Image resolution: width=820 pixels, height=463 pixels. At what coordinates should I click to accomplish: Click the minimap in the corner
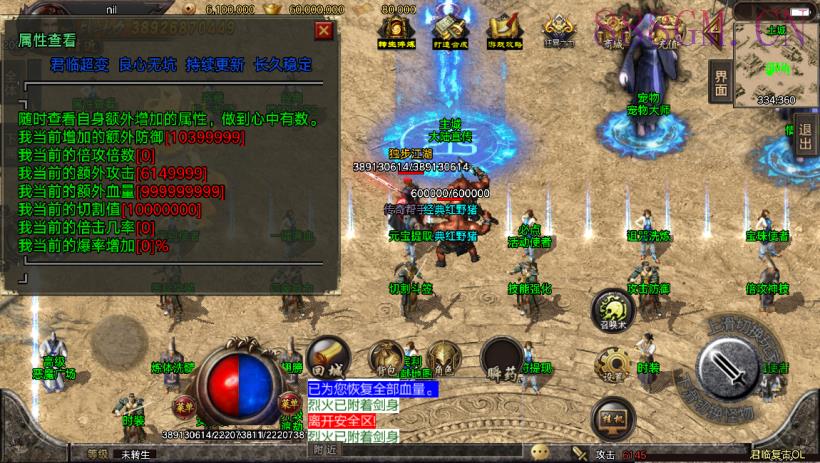(776, 60)
